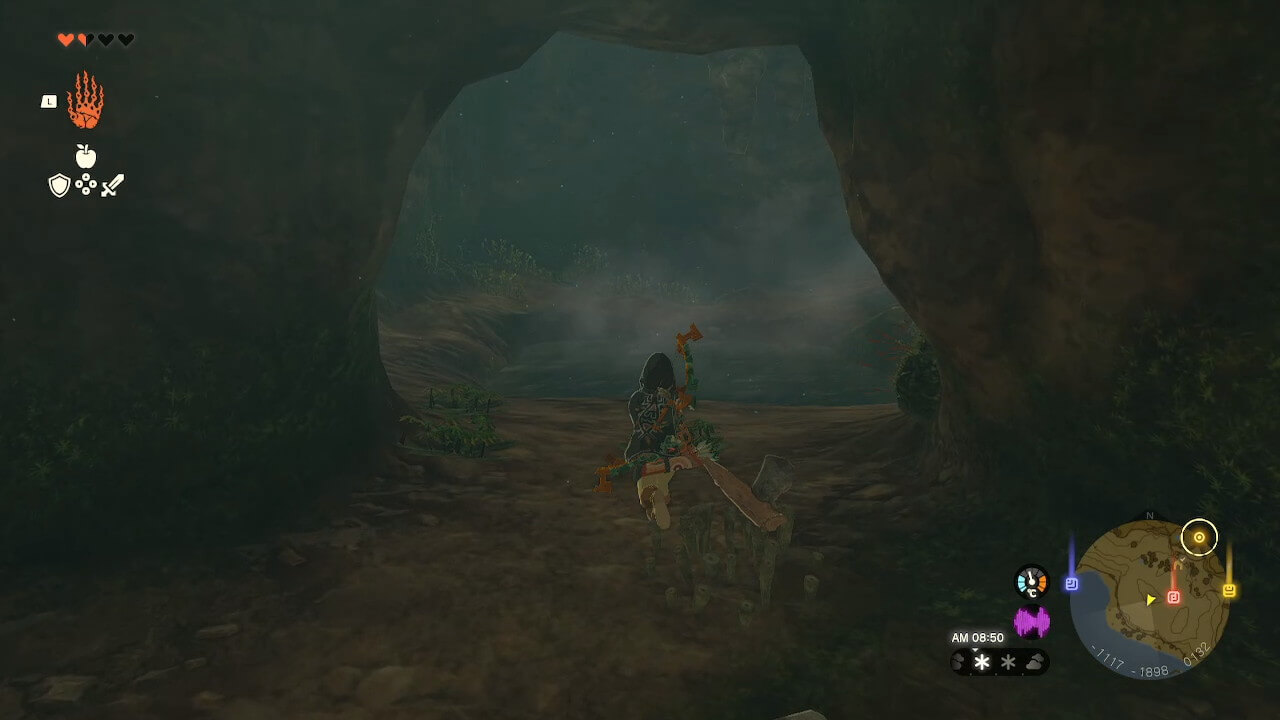
Task: Open the shield quick-select icon
Action: point(59,185)
